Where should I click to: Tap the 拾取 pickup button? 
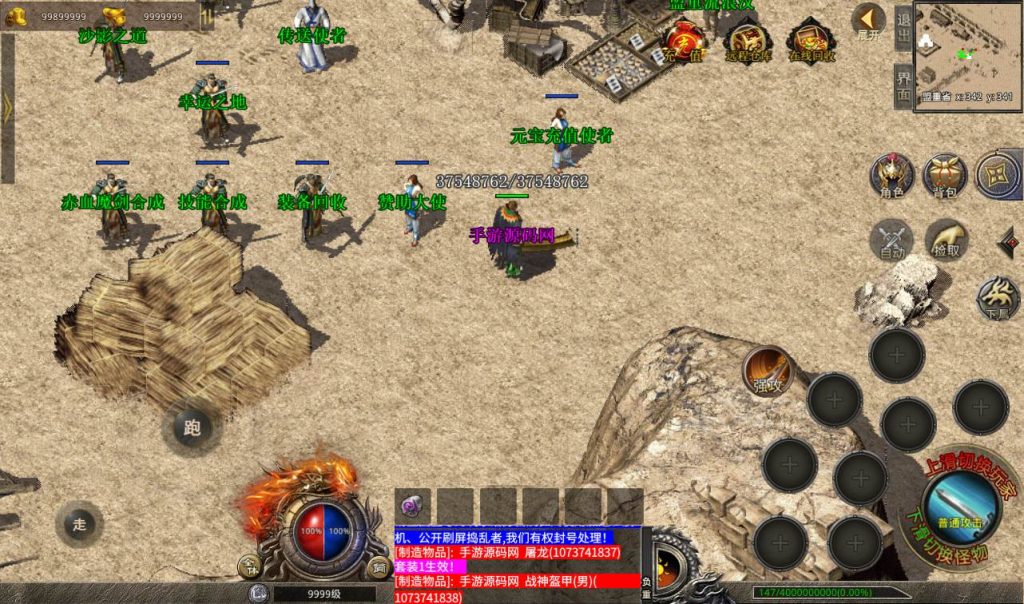[946, 241]
